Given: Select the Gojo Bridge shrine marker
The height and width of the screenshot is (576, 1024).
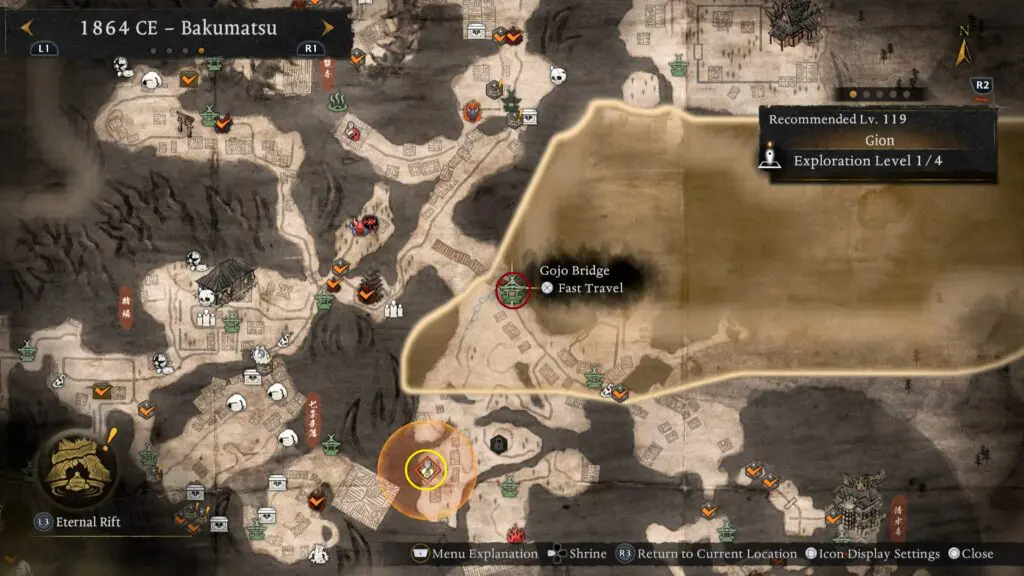Looking at the screenshot, I should click(x=514, y=290).
